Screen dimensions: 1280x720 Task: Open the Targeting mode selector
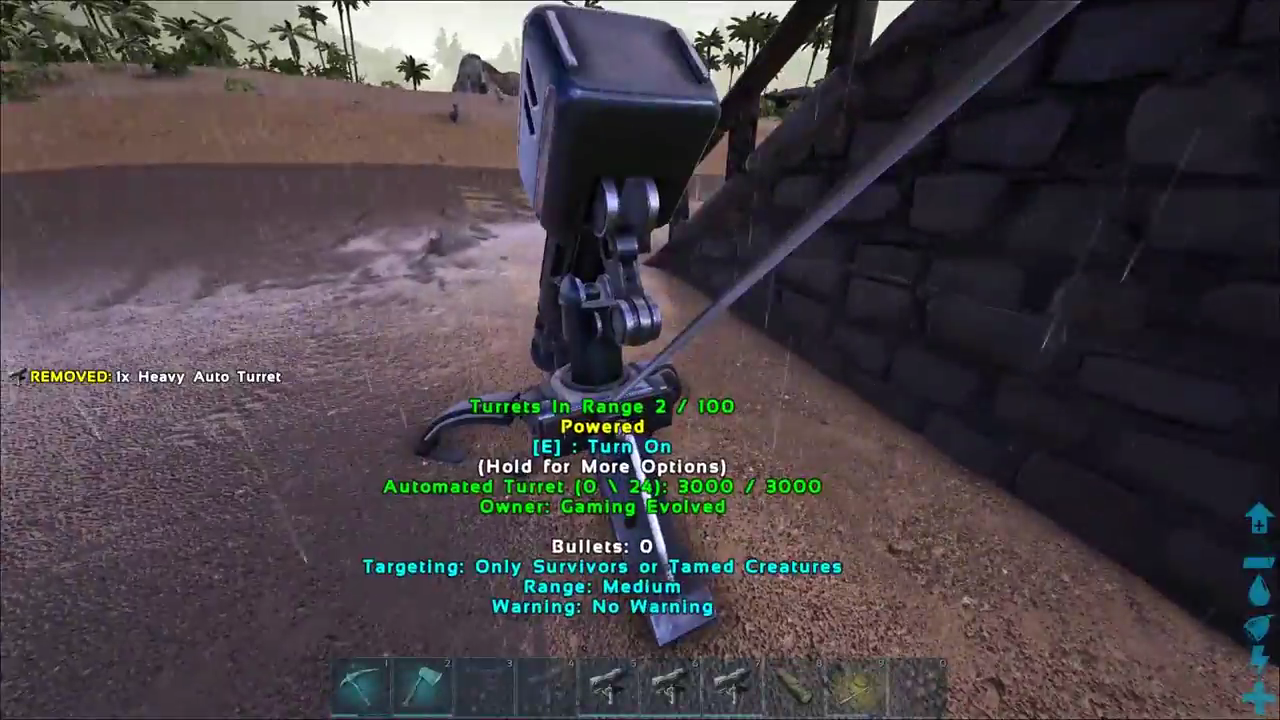(x=603, y=566)
